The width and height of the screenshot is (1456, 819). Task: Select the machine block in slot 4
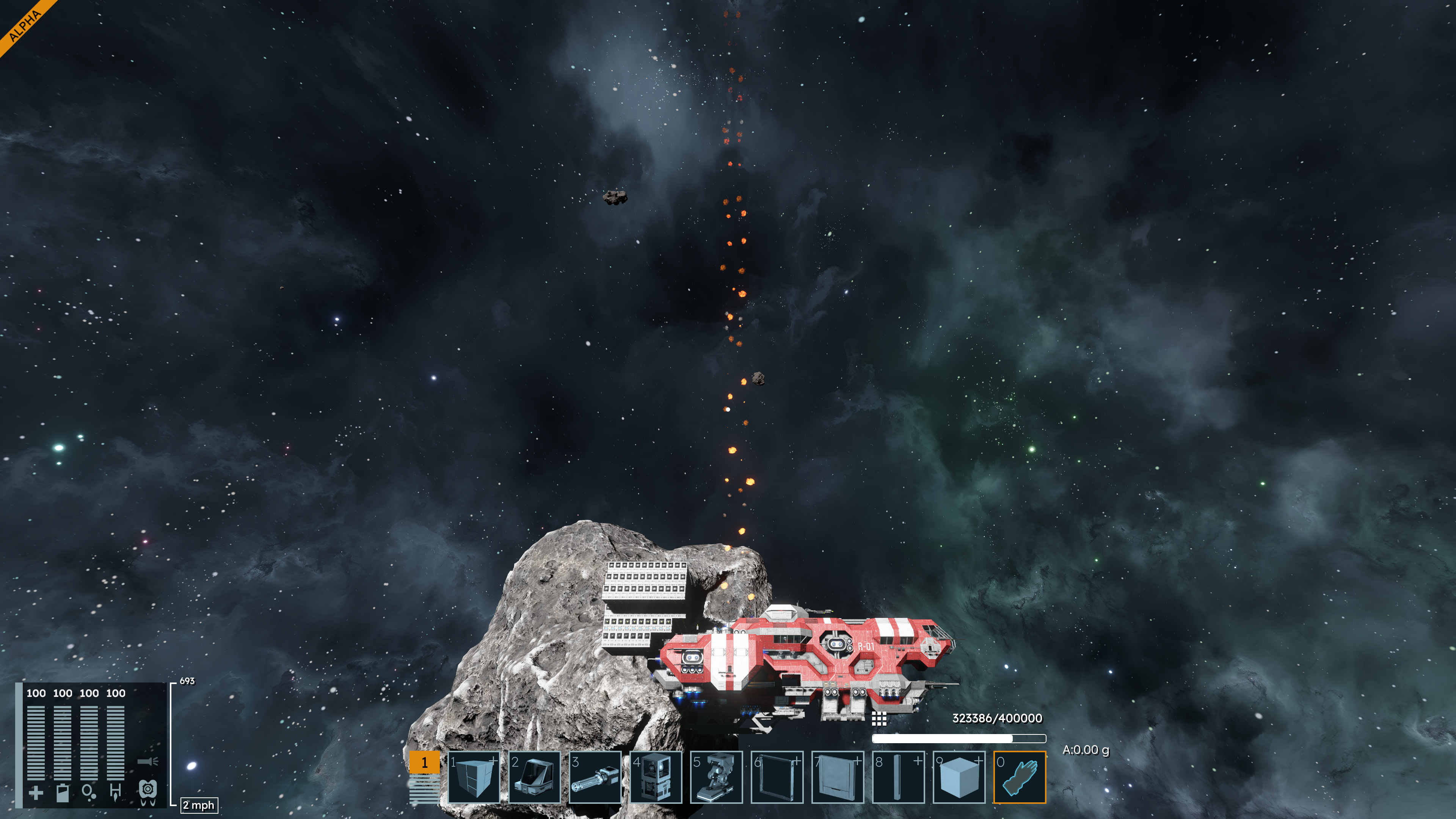point(656,777)
